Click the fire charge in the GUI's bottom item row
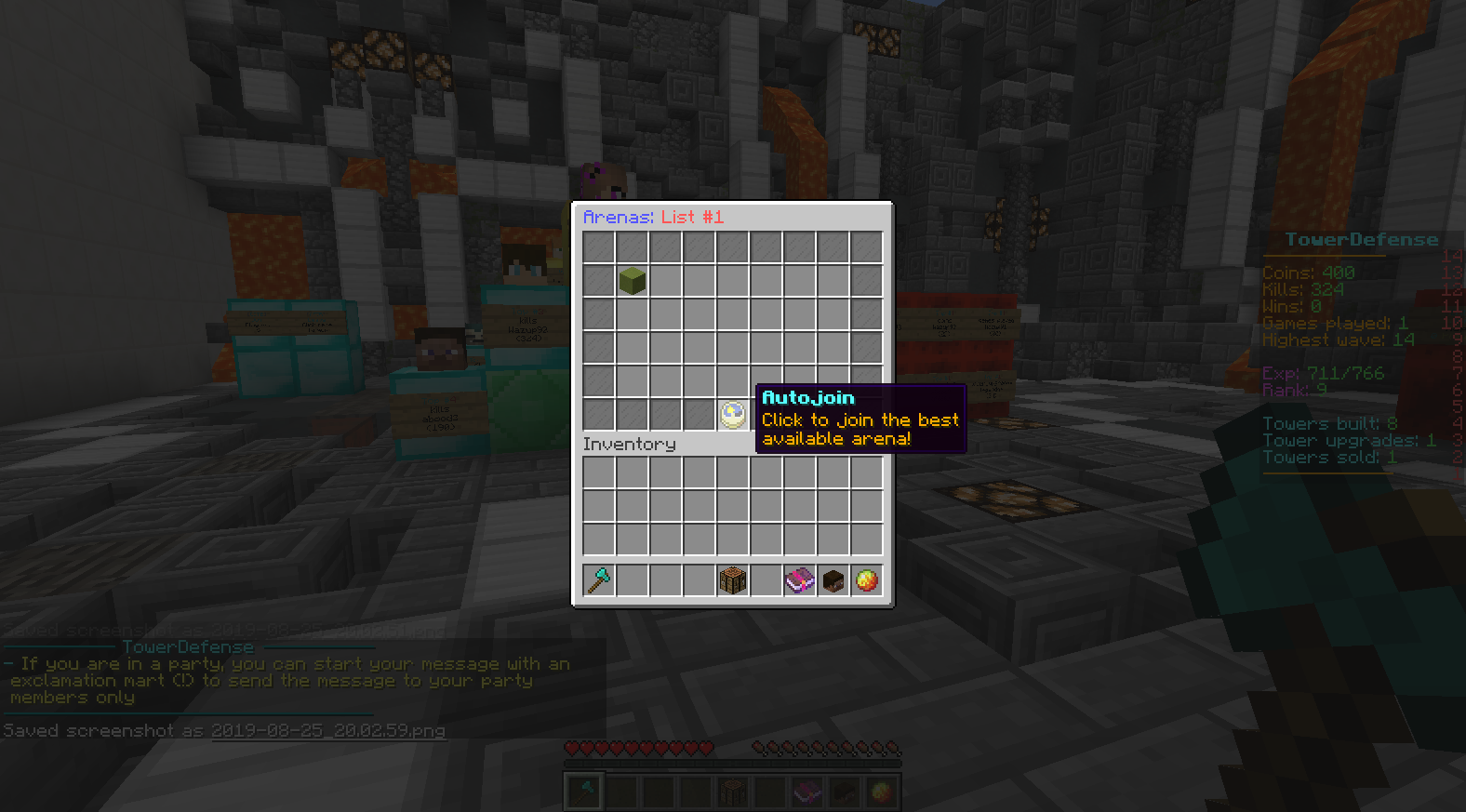1466x812 pixels. pyautogui.click(x=868, y=579)
